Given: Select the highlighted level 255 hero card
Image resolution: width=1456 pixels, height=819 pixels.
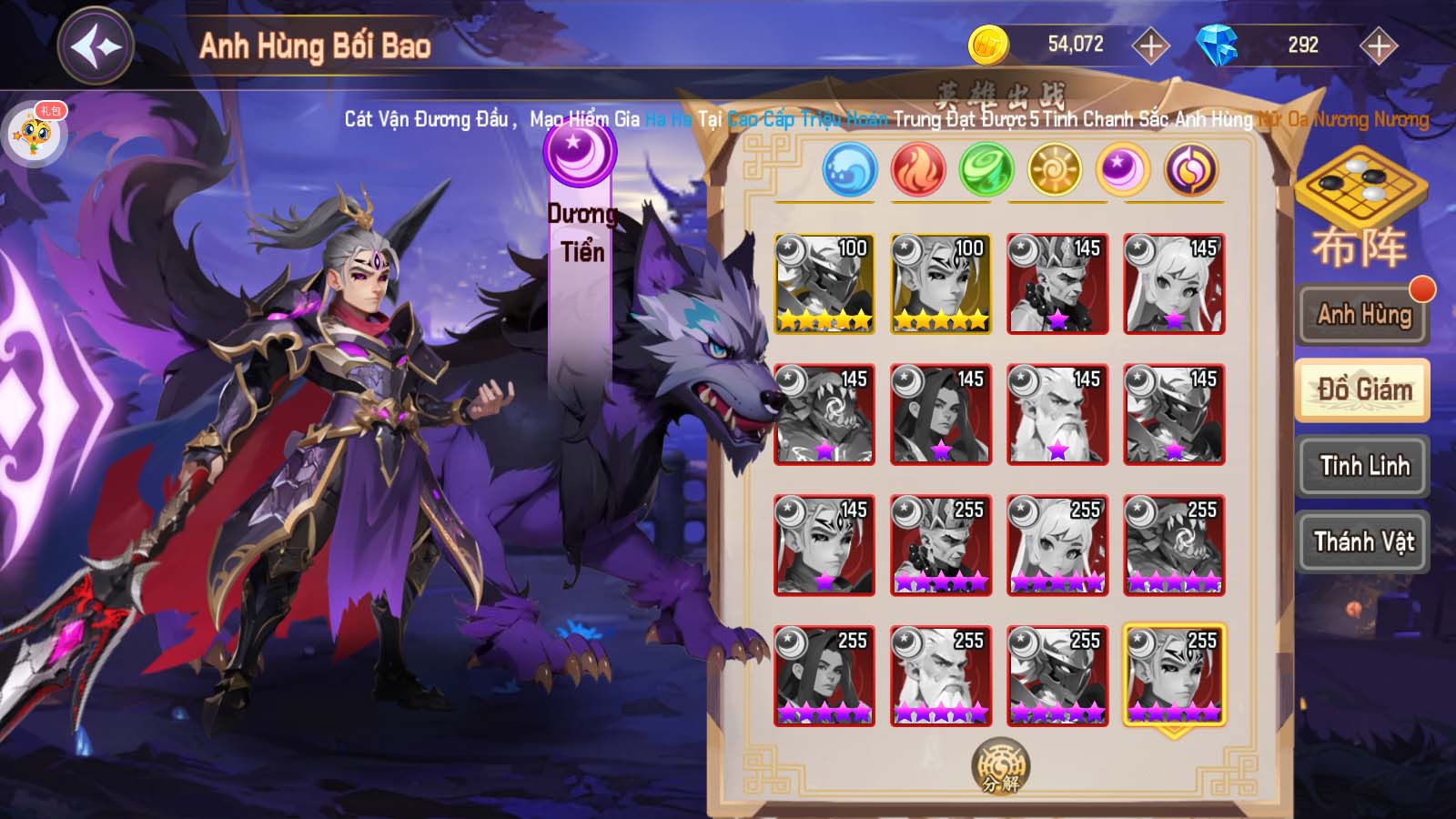Looking at the screenshot, I should pos(1174,674).
